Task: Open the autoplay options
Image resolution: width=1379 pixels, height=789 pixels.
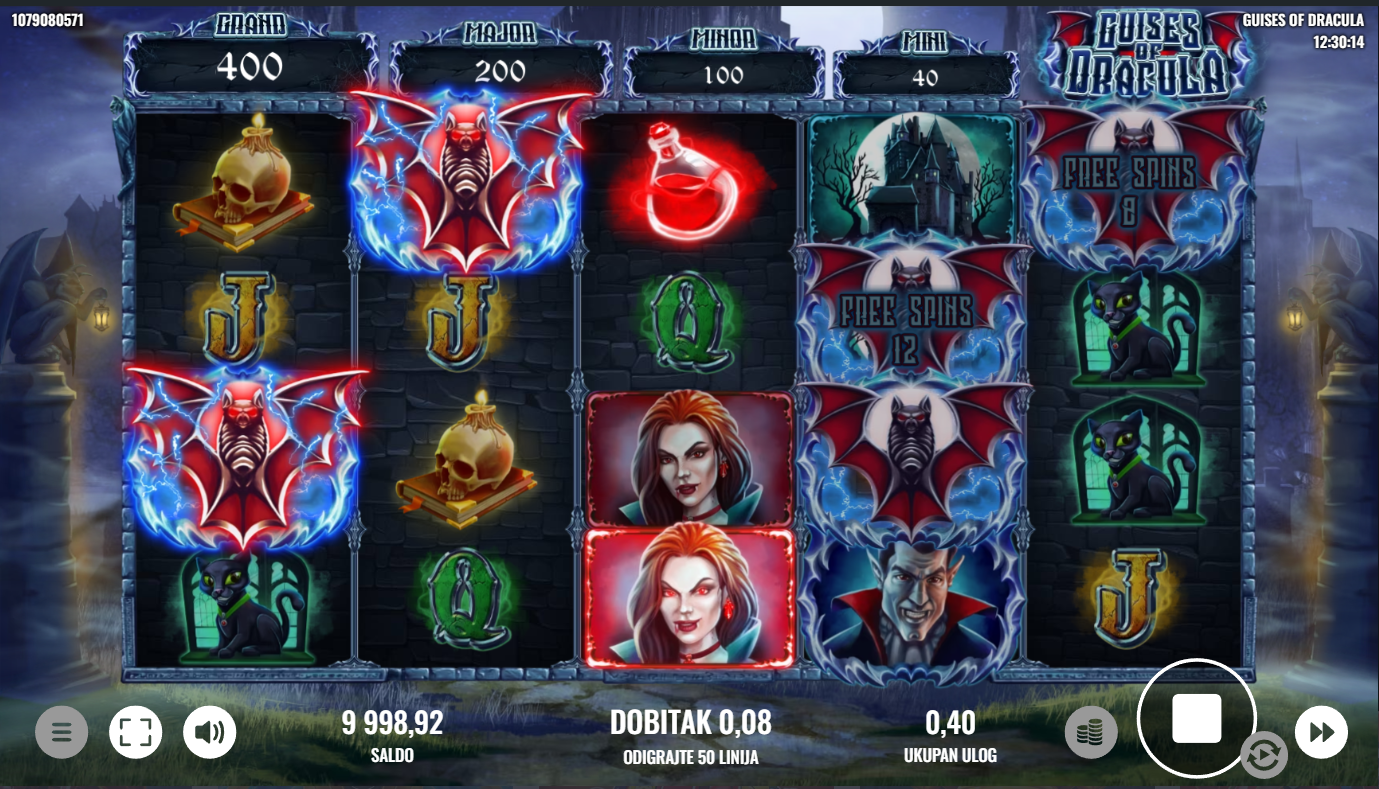Action: click(x=1262, y=756)
